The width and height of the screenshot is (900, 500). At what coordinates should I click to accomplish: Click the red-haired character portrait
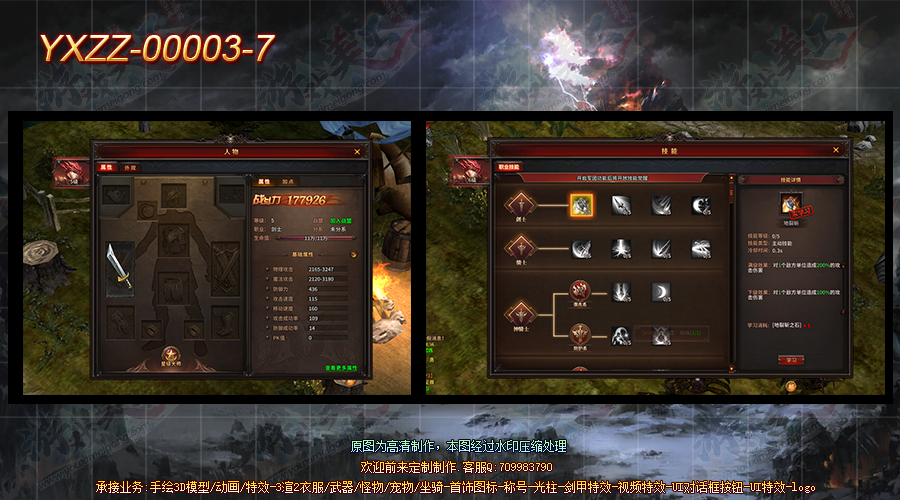(x=70, y=171)
